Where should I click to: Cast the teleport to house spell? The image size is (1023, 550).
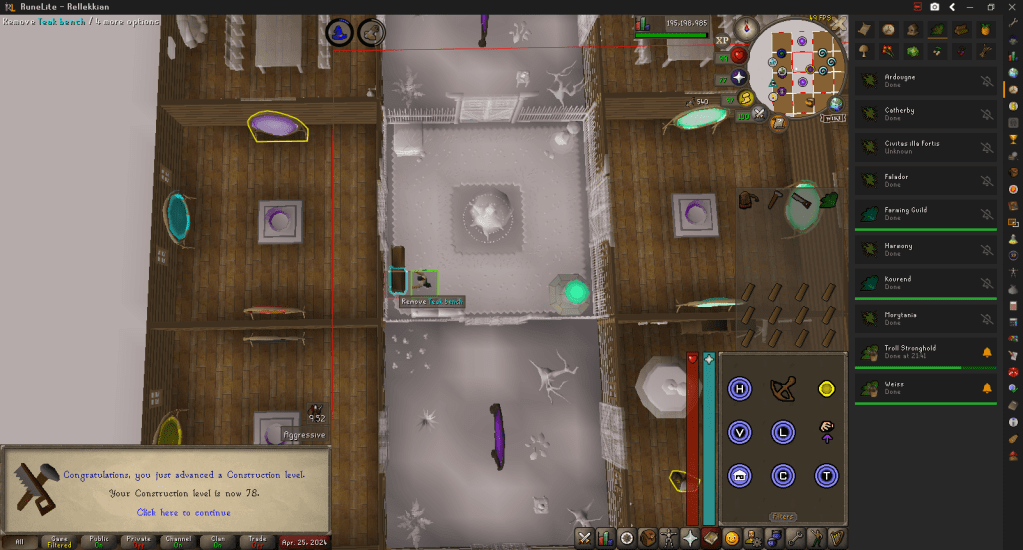pyautogui.click(x=740, y=475)
